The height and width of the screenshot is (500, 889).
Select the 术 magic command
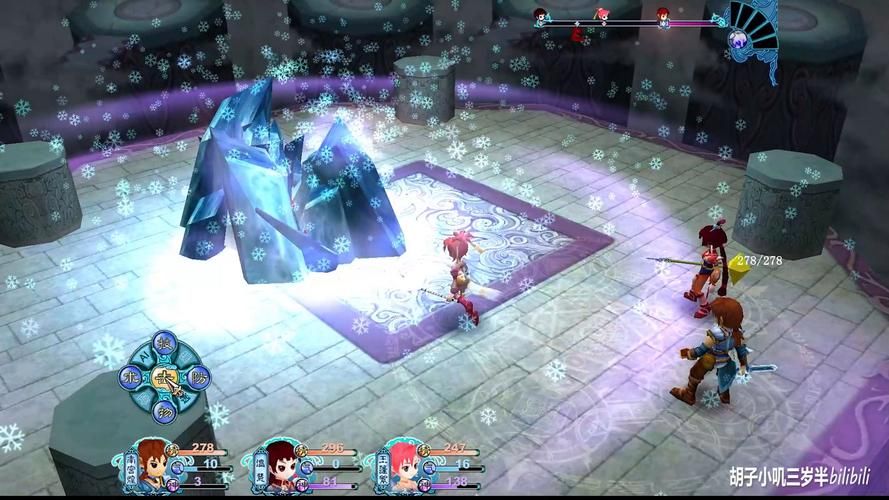click(128, 378)
